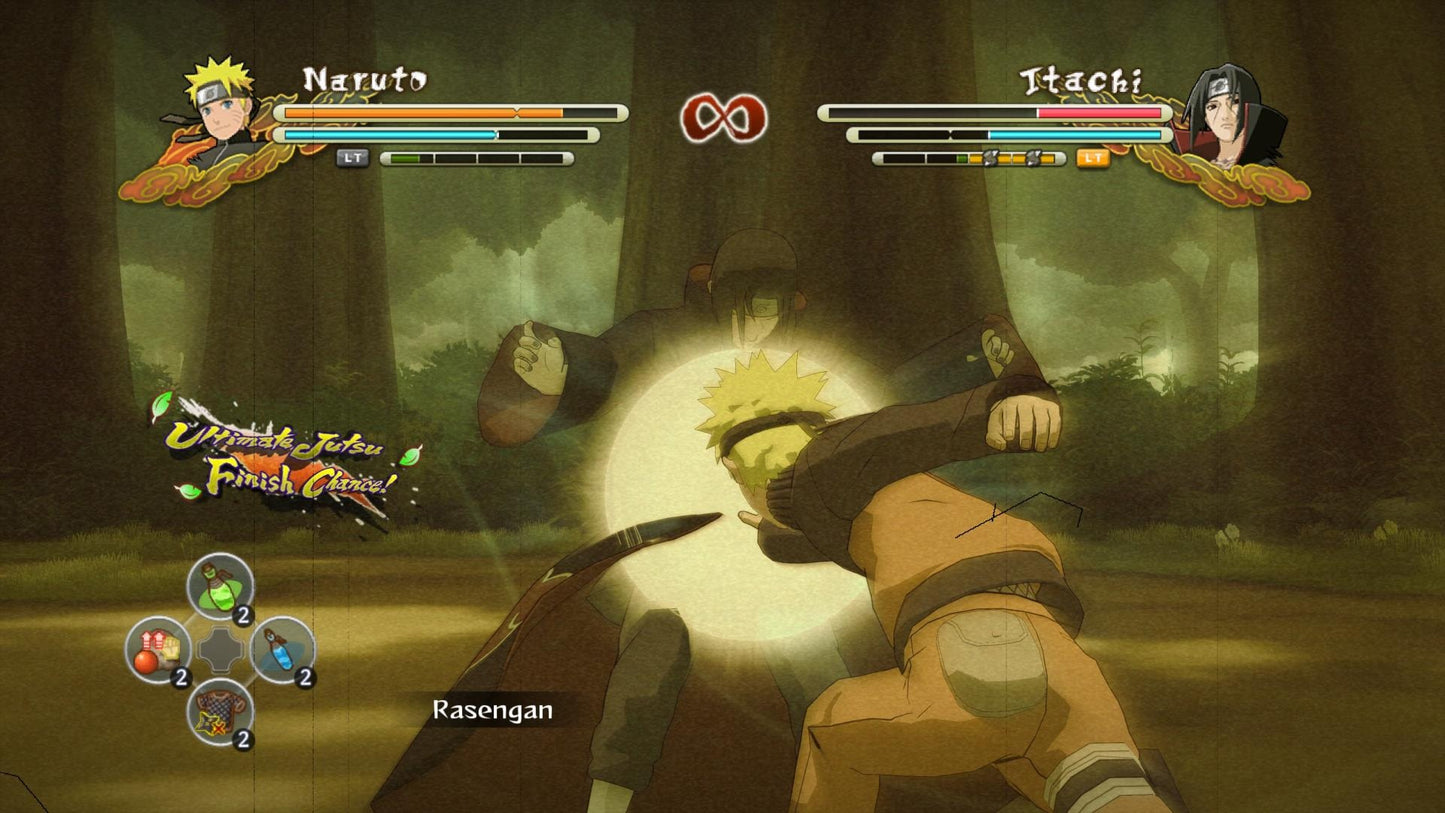This screenshot has height=813, width=1445.
Task: Click Naruto's LT button prompt
Action: tap(352, 158)
